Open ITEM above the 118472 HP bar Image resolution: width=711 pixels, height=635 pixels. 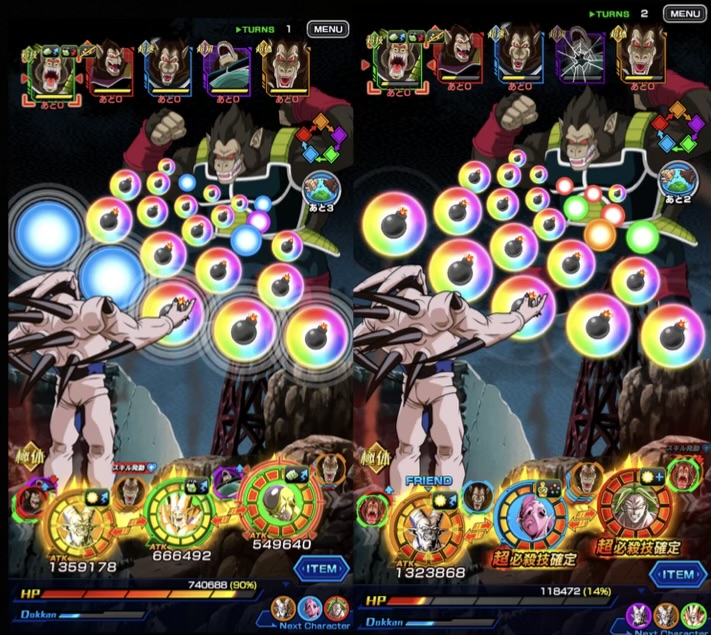coord(677,574)
